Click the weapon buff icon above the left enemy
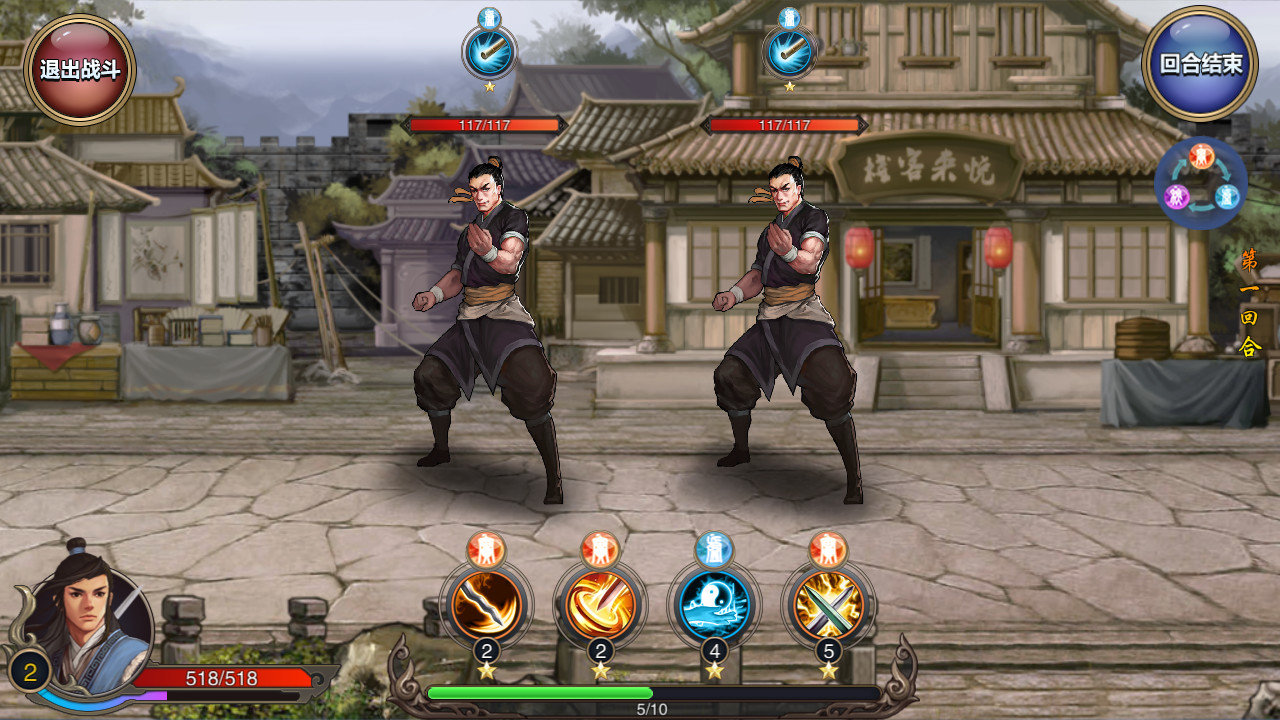Screen dimensions: 1280x720 (x=485, y=52)
